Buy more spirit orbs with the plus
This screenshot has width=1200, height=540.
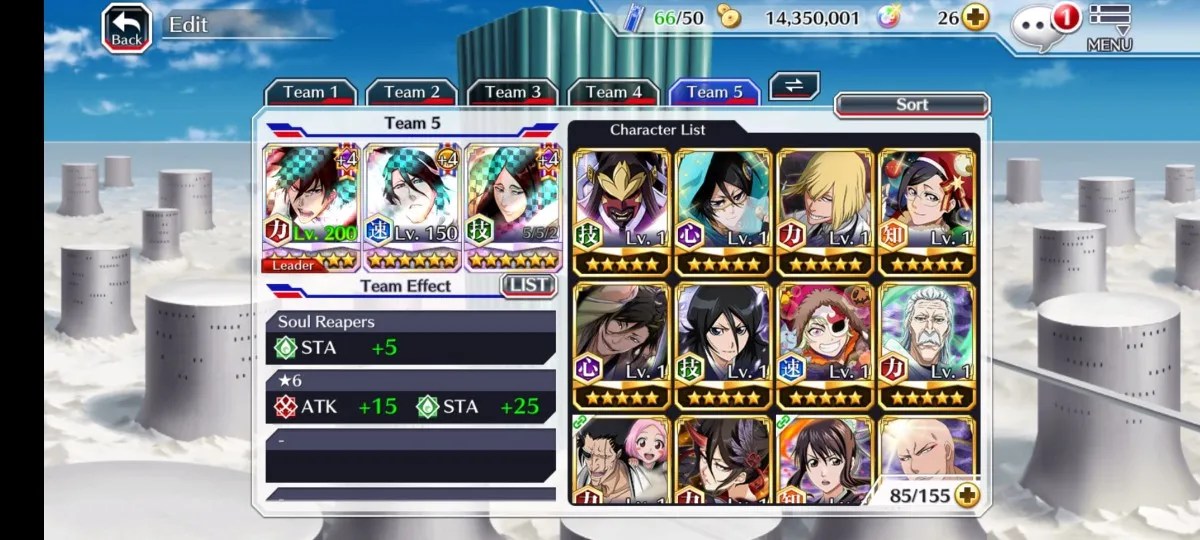tap(975, 17)
